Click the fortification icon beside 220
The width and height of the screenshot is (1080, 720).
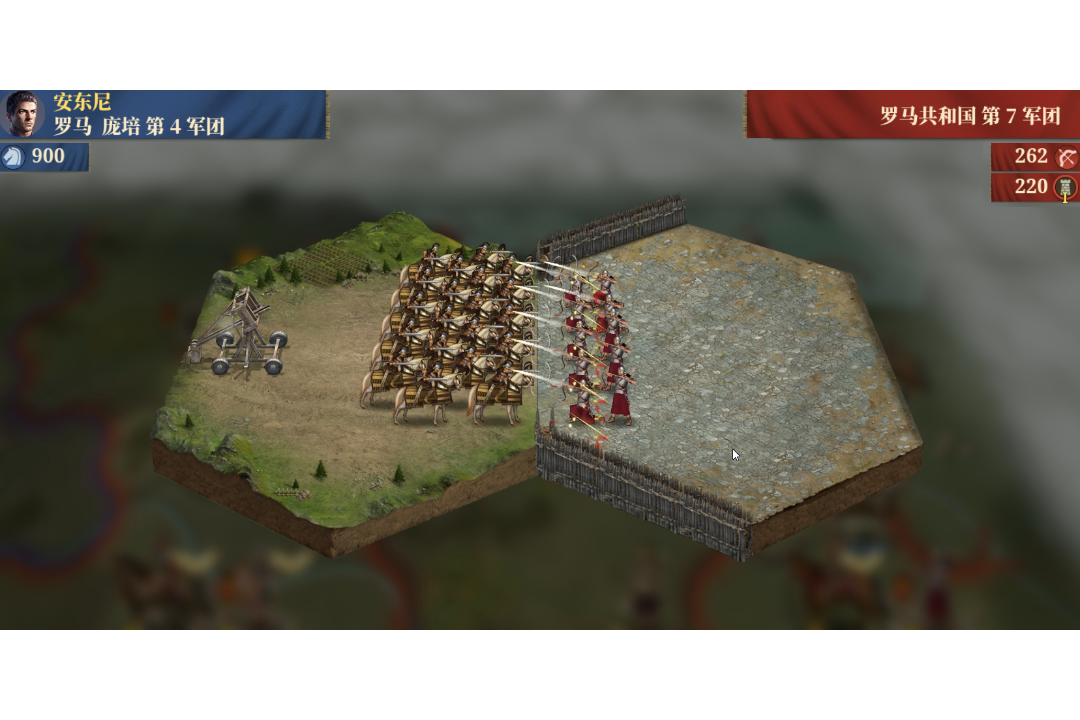tap(1067, 187)
